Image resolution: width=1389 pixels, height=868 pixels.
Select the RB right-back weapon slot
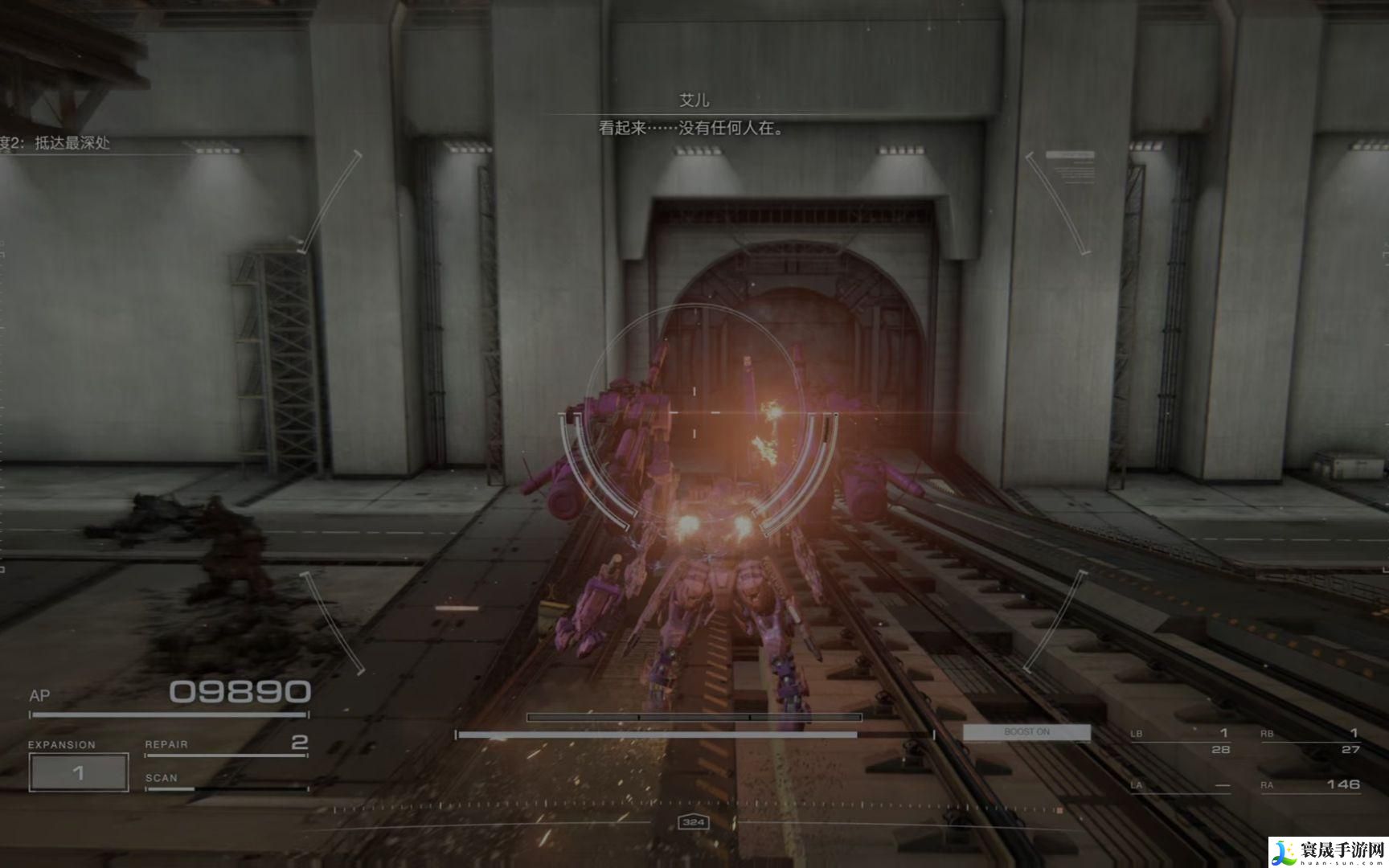(1310, 740)
